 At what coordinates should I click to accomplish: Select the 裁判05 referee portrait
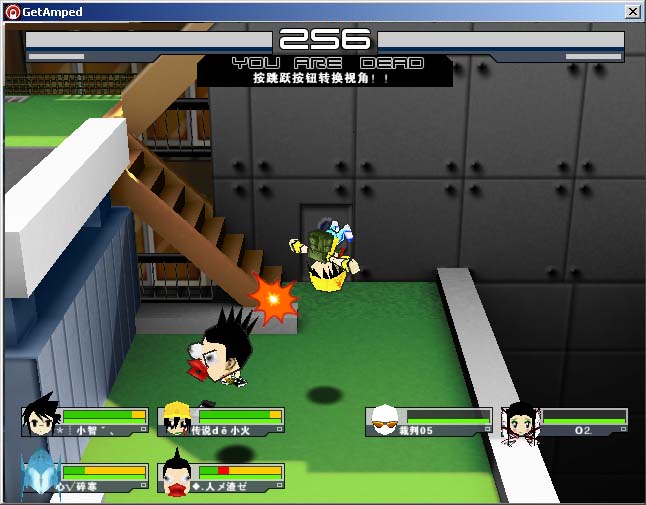click(x=384, y=421)
